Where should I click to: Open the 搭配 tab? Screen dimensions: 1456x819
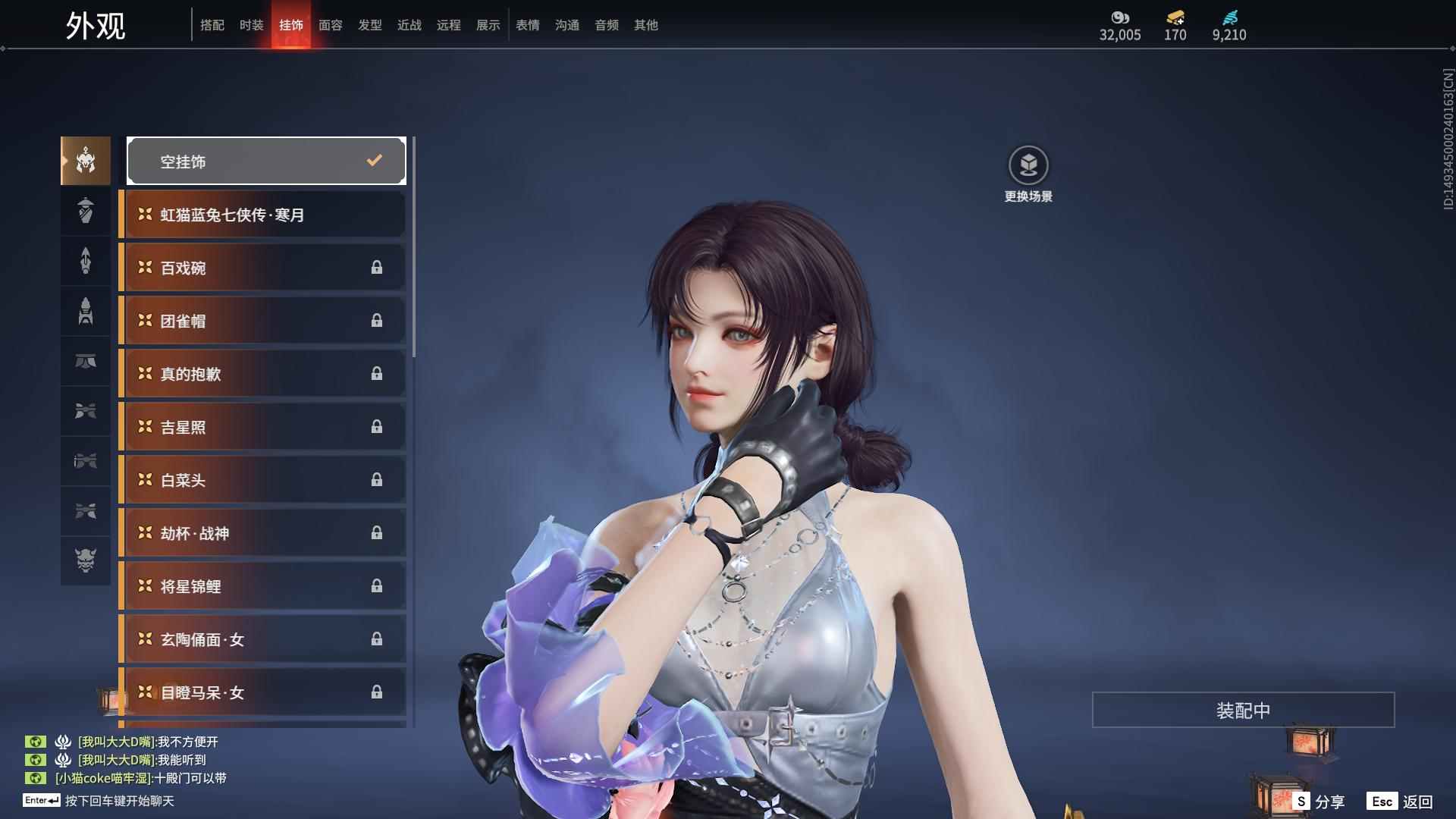[x=212, y=25]
